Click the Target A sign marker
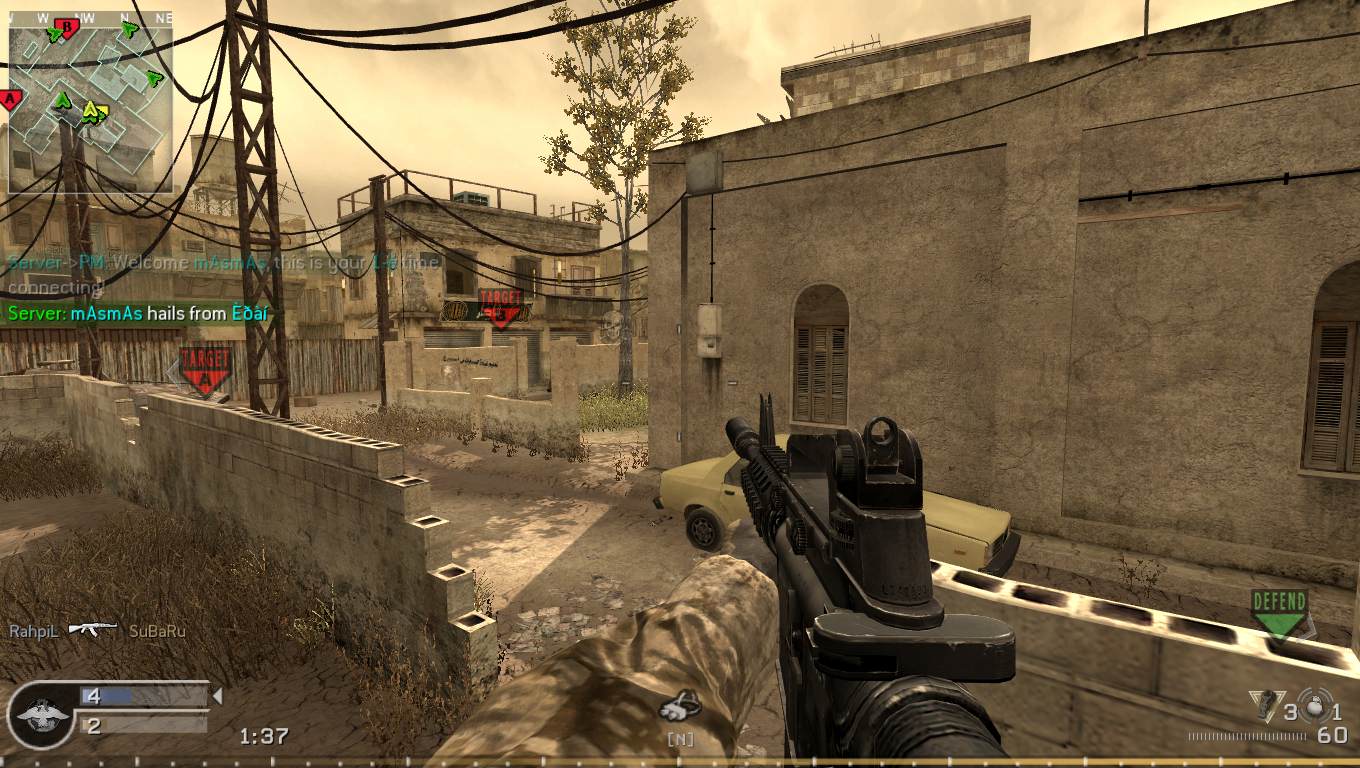This screenshot has height=768, width=1360. click(x=203, y=363)
